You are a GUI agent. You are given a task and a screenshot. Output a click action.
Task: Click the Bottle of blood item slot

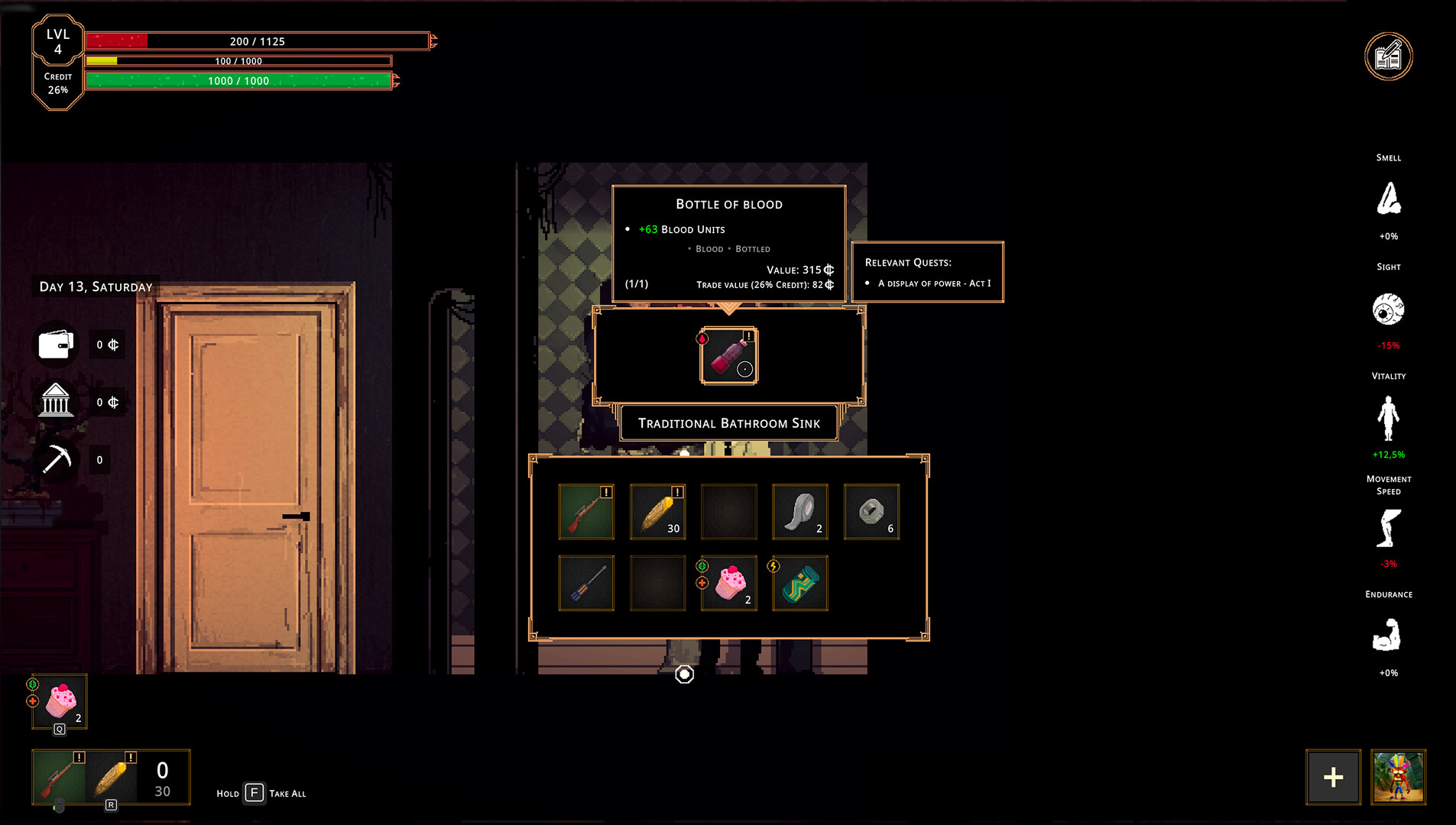coord(728,356)
